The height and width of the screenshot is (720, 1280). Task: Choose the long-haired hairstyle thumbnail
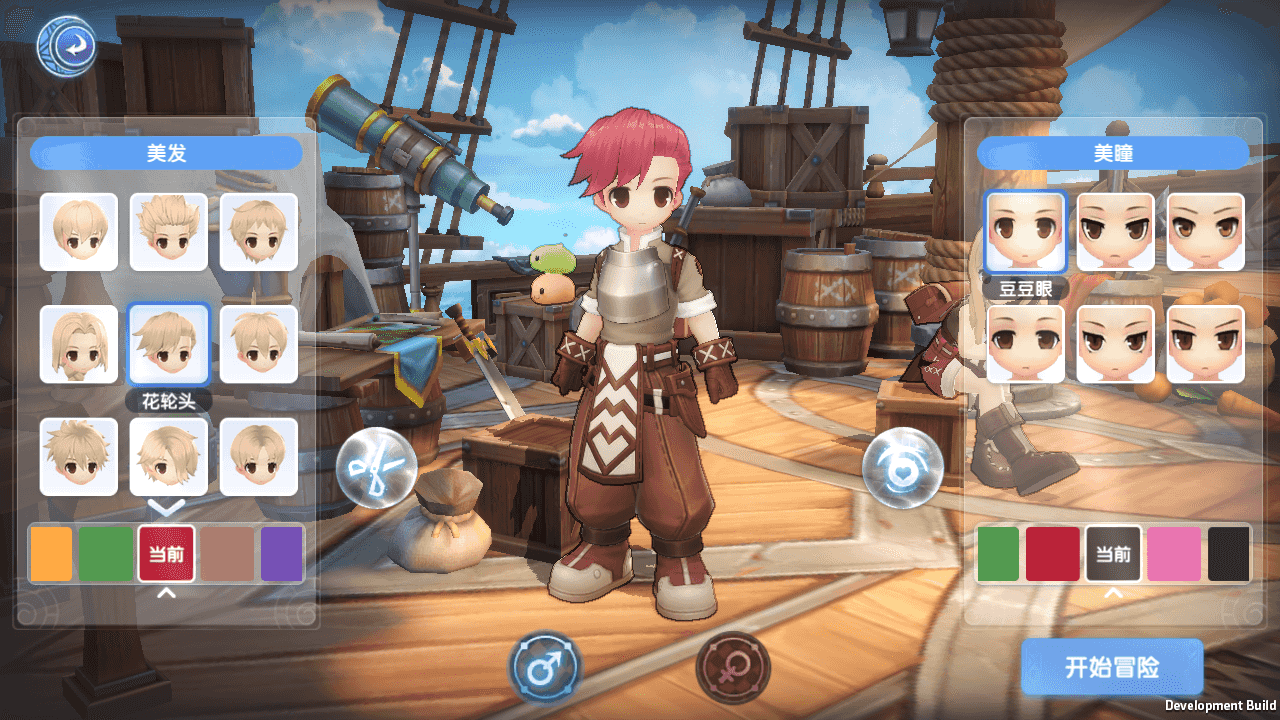click(x=79, y=344)
